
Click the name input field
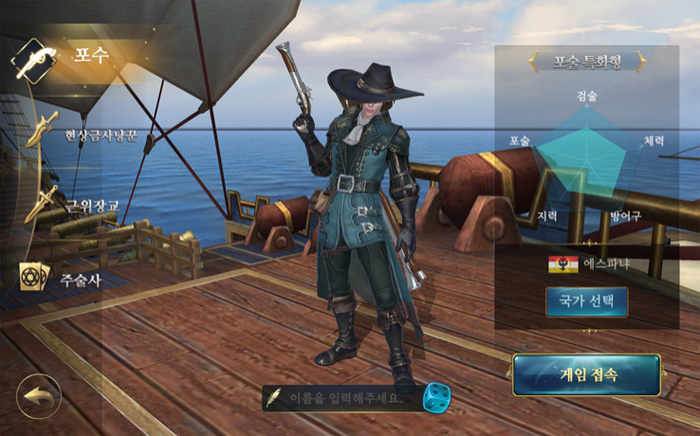tap(345, 398)
